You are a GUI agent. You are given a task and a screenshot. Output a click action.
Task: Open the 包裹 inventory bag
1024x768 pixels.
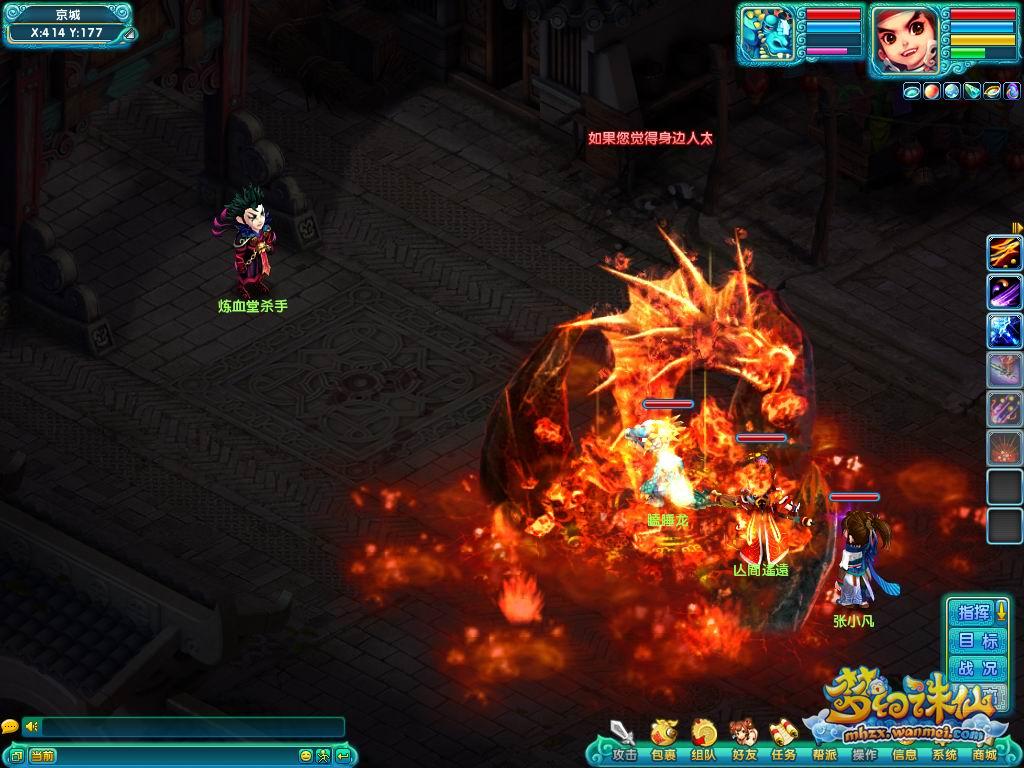[x=663, y=742]
